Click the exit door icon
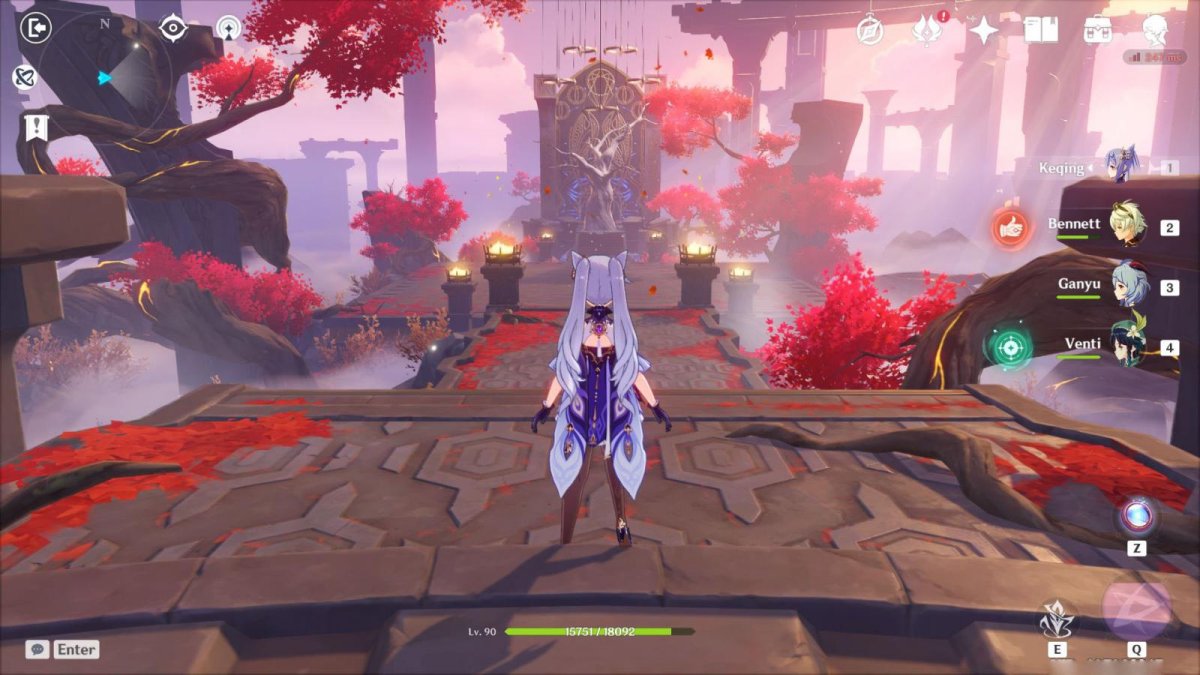 [35, 28]
